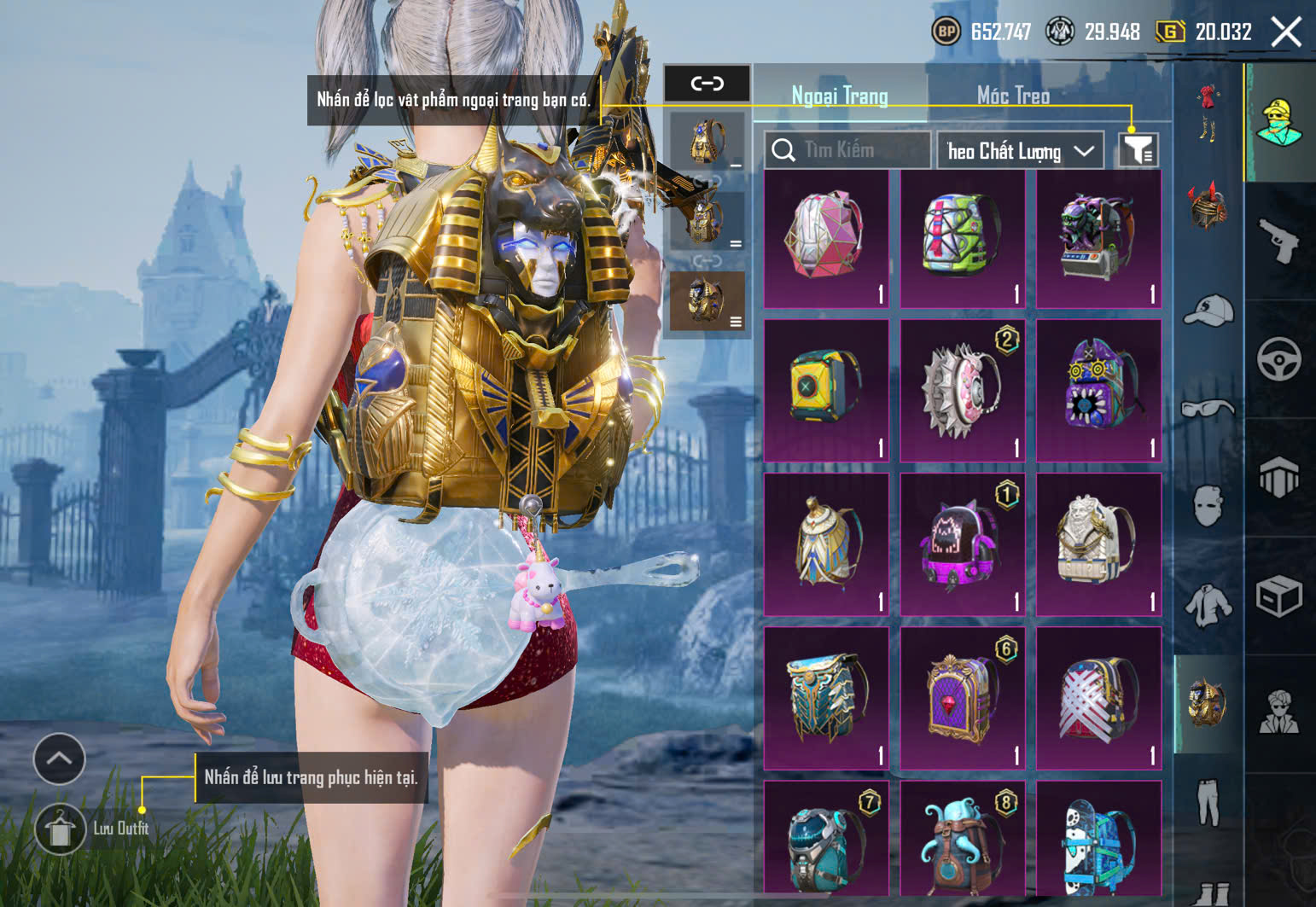Pick the spiked silver round backpack
The image size is (1316, 907).
pyautogui.click(x=962, y=391)
